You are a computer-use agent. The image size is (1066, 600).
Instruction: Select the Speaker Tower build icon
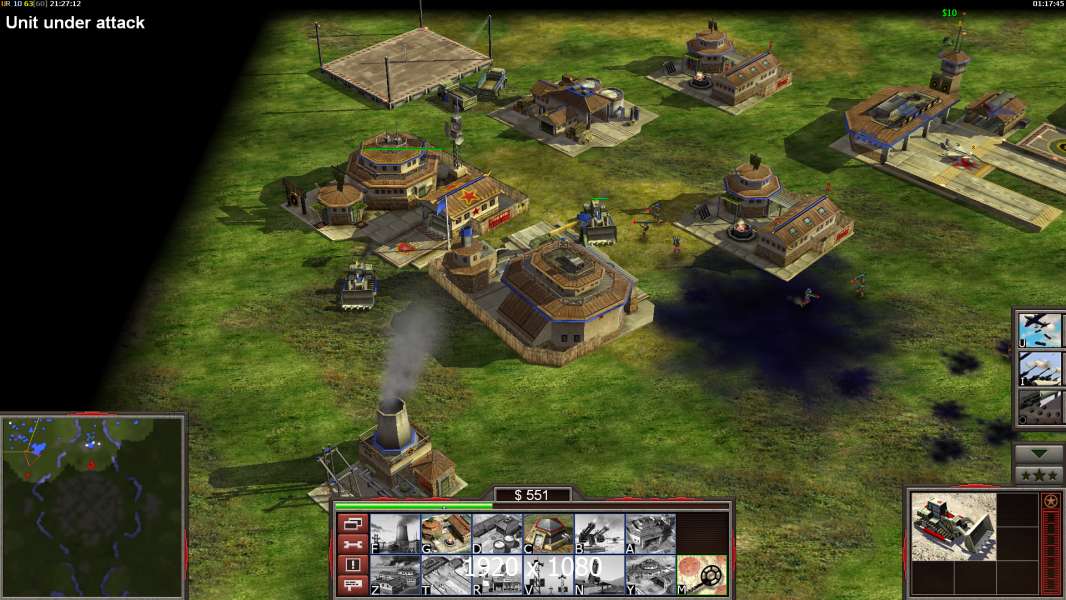[x=548, y=575]
